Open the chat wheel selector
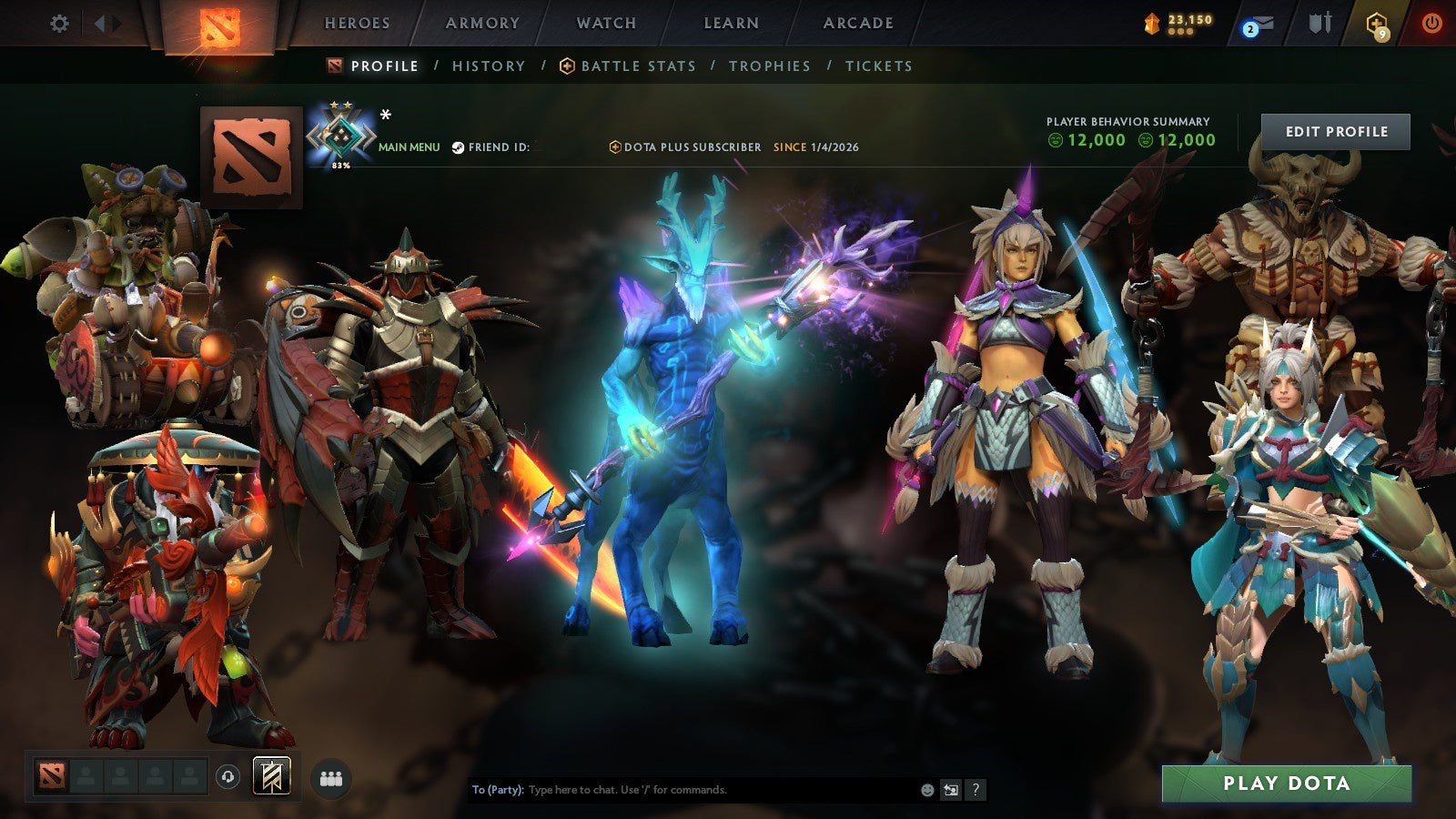 [x=950, y=787]
